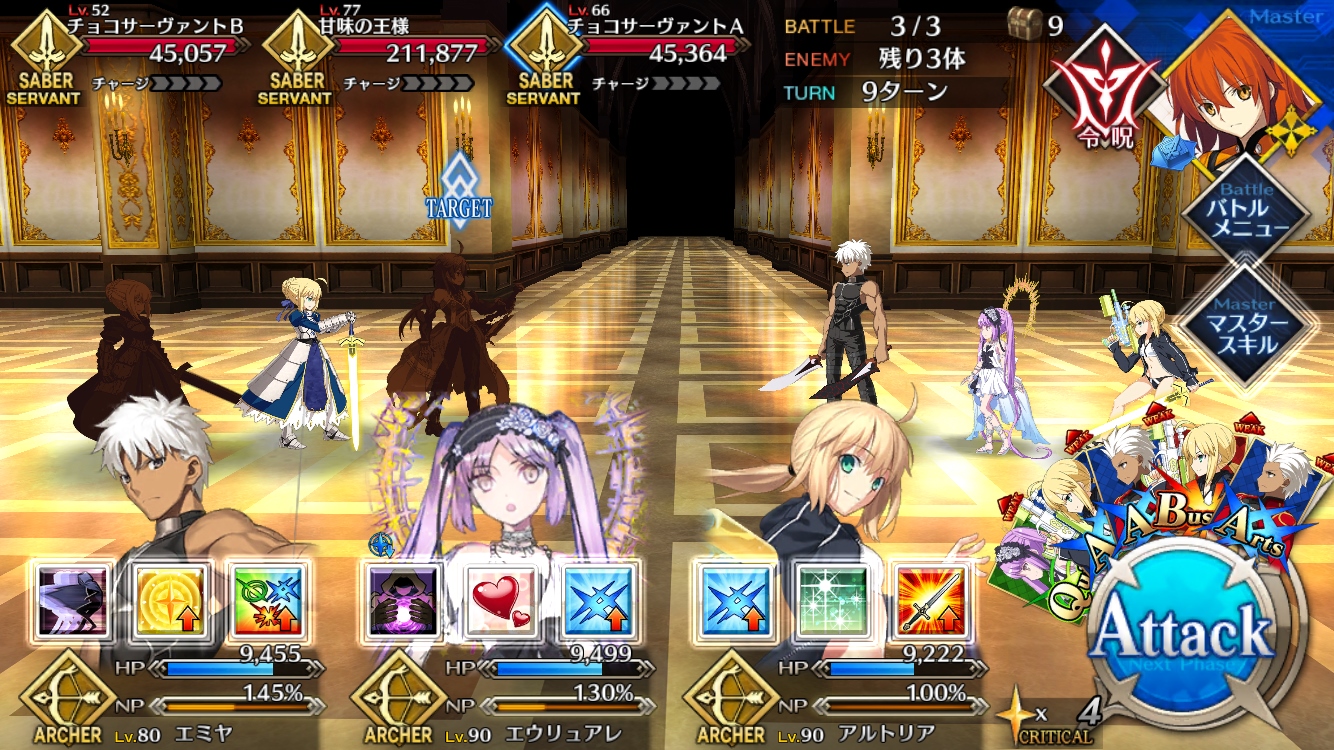Activate Euryale's red heart skill
This screenshot has width=1334, height=750.
(500, 599)
